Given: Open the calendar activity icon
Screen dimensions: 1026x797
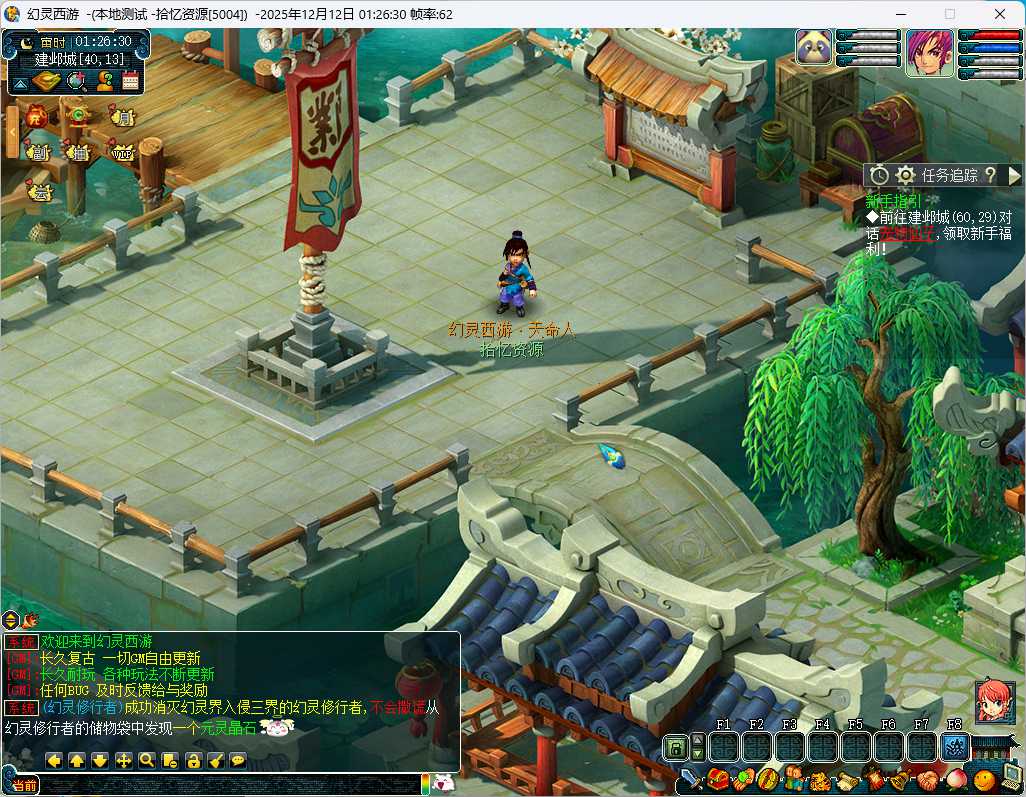Looking at the screenshot, I should [x=130, y=81].
